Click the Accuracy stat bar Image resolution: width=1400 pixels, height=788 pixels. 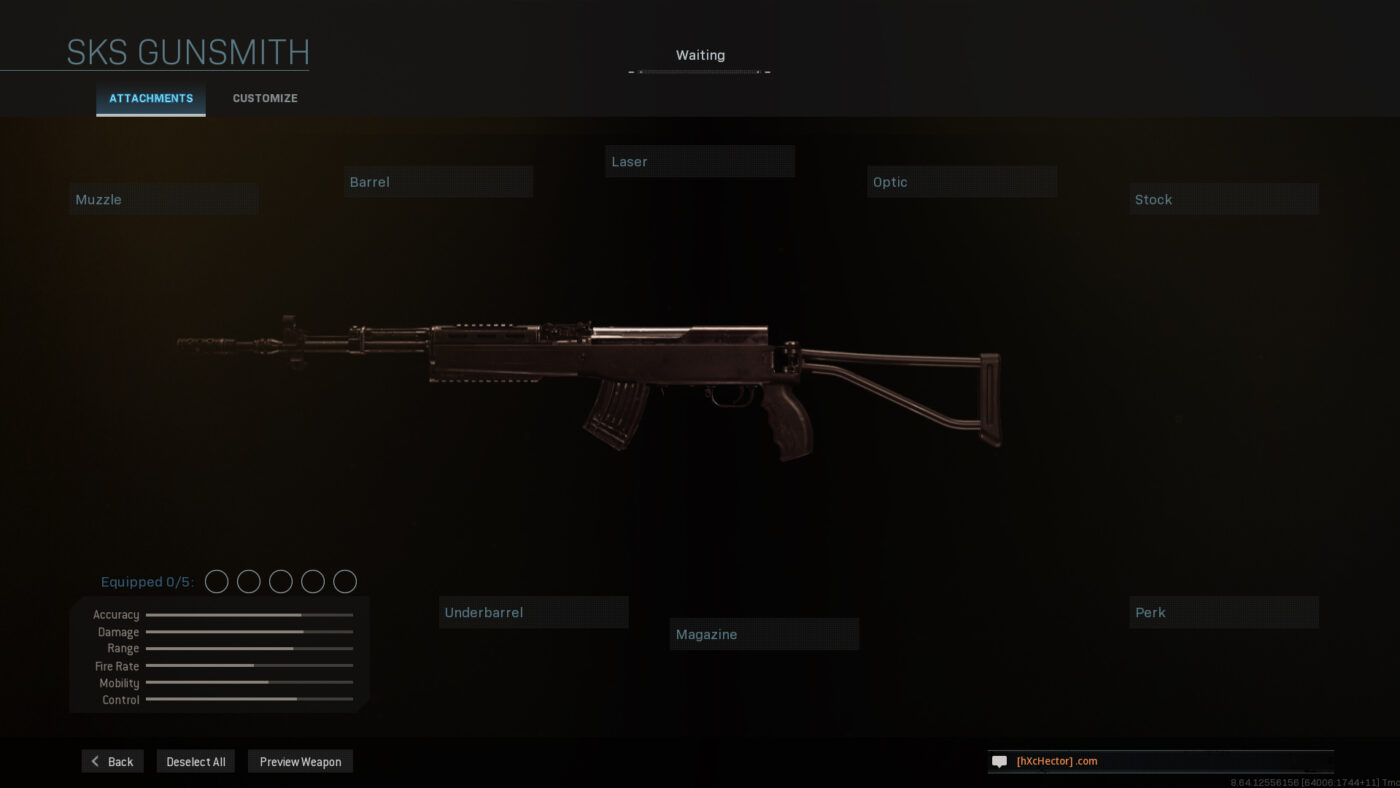pos(248,614)
